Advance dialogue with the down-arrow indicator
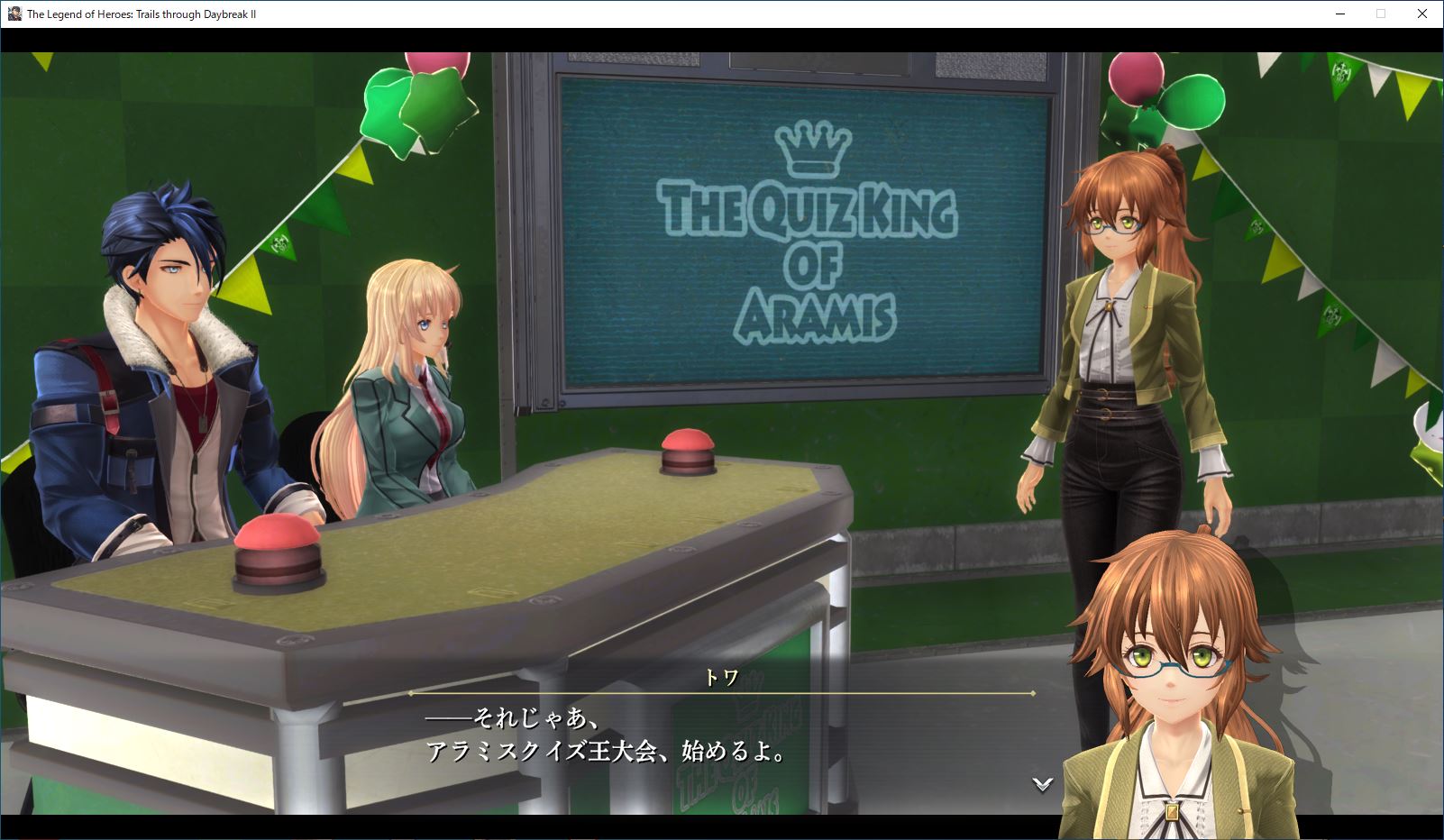This screenshot has width=1444, height=840. click(x=1042, y=784)
